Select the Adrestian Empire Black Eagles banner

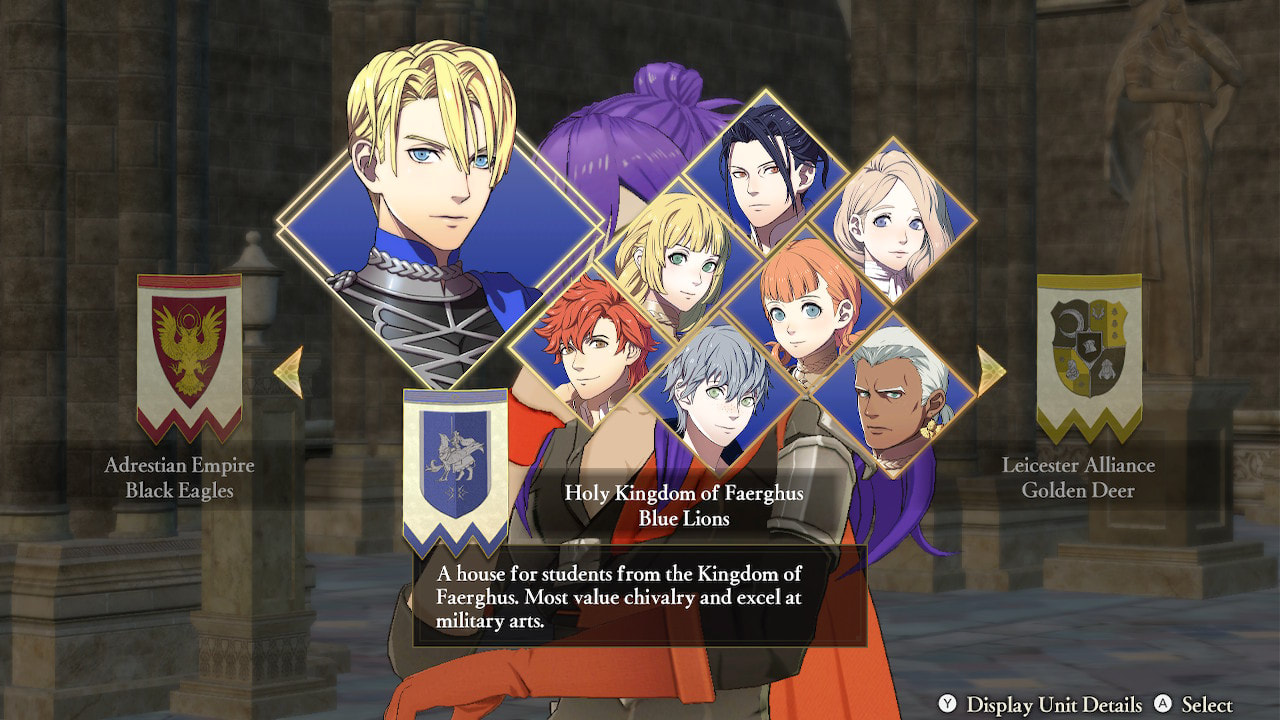(189, 357)
